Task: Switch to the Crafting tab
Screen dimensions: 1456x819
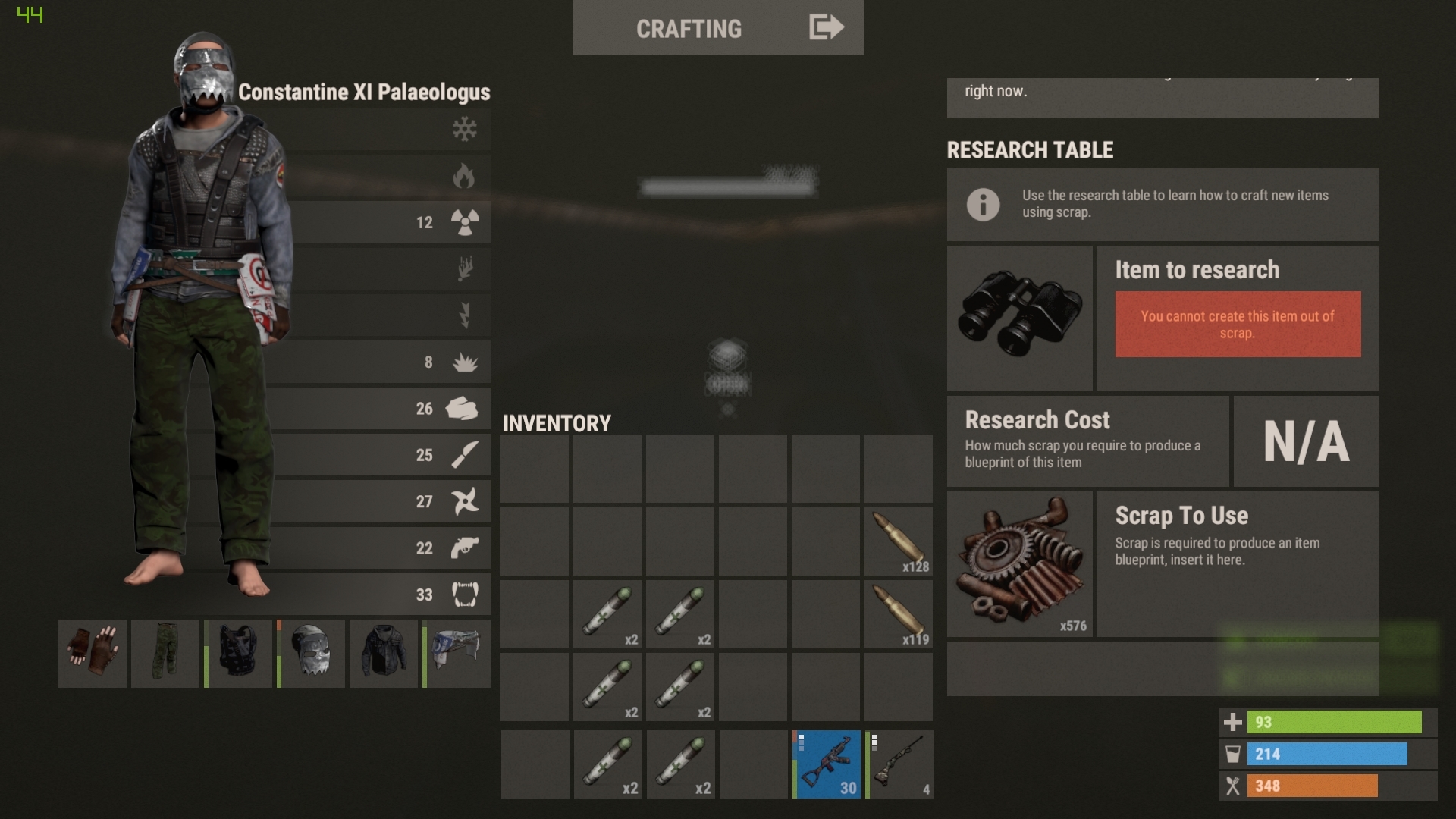Action: pos(689,29)
